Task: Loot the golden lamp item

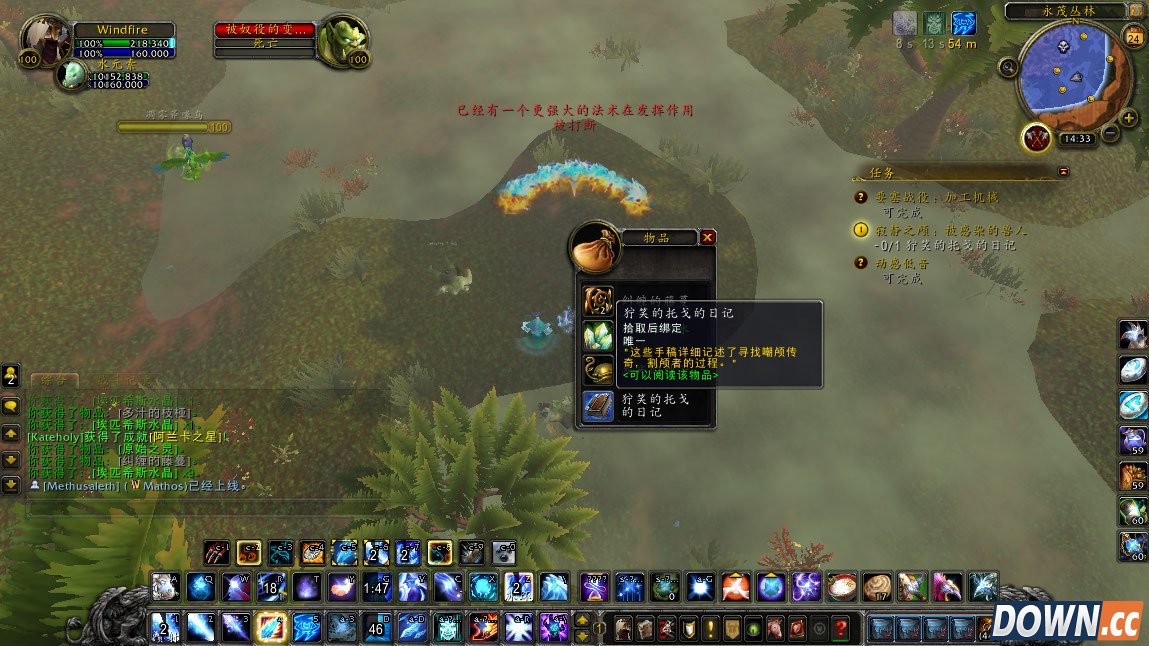Action: click(x=599, y=369)
